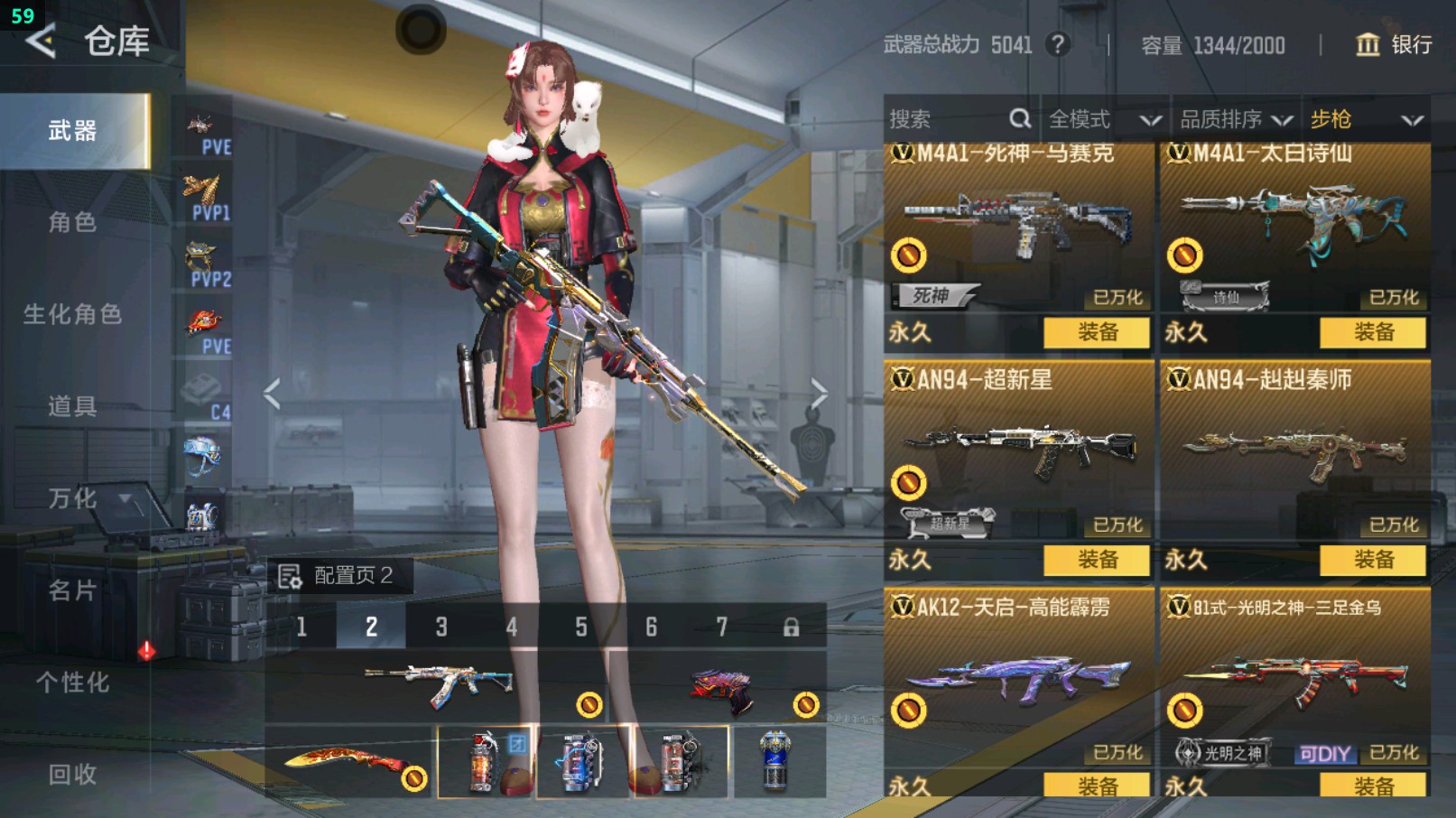The image size is (1456, 818).
Task: Switch to the 角色 category
Action: point(72,222)
